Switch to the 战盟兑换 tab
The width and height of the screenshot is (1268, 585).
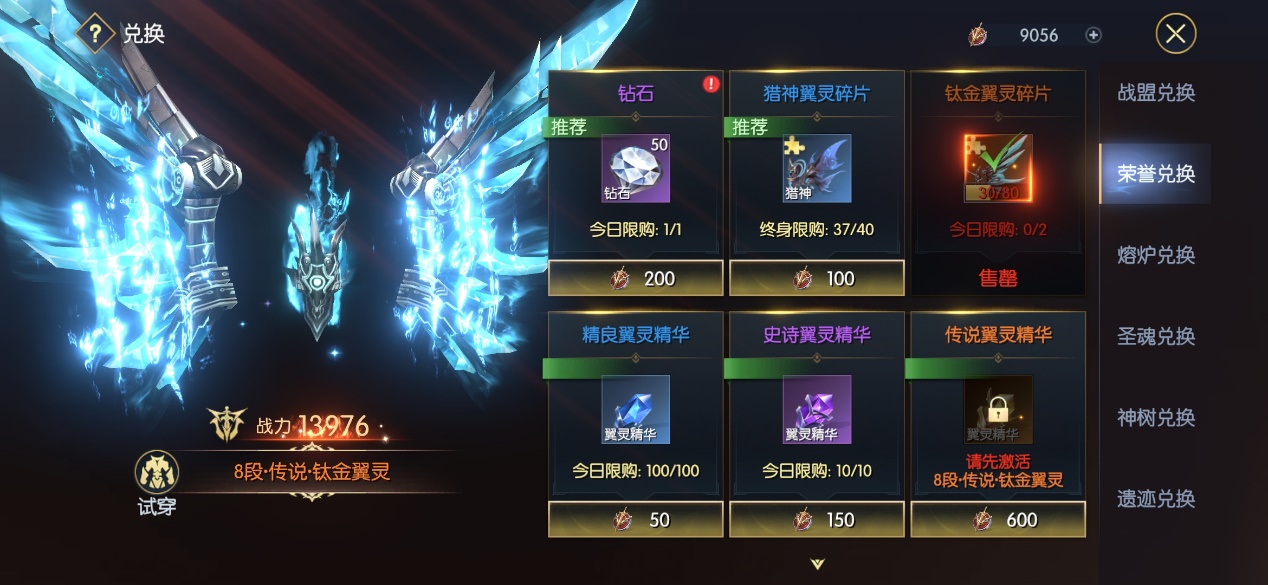[x=1156, y=93]
